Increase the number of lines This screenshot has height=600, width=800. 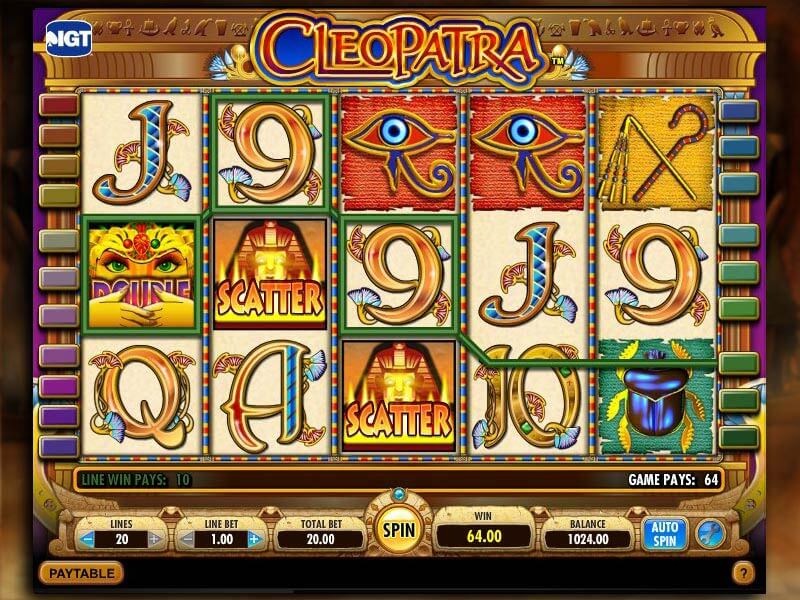[x=155, y=539]
